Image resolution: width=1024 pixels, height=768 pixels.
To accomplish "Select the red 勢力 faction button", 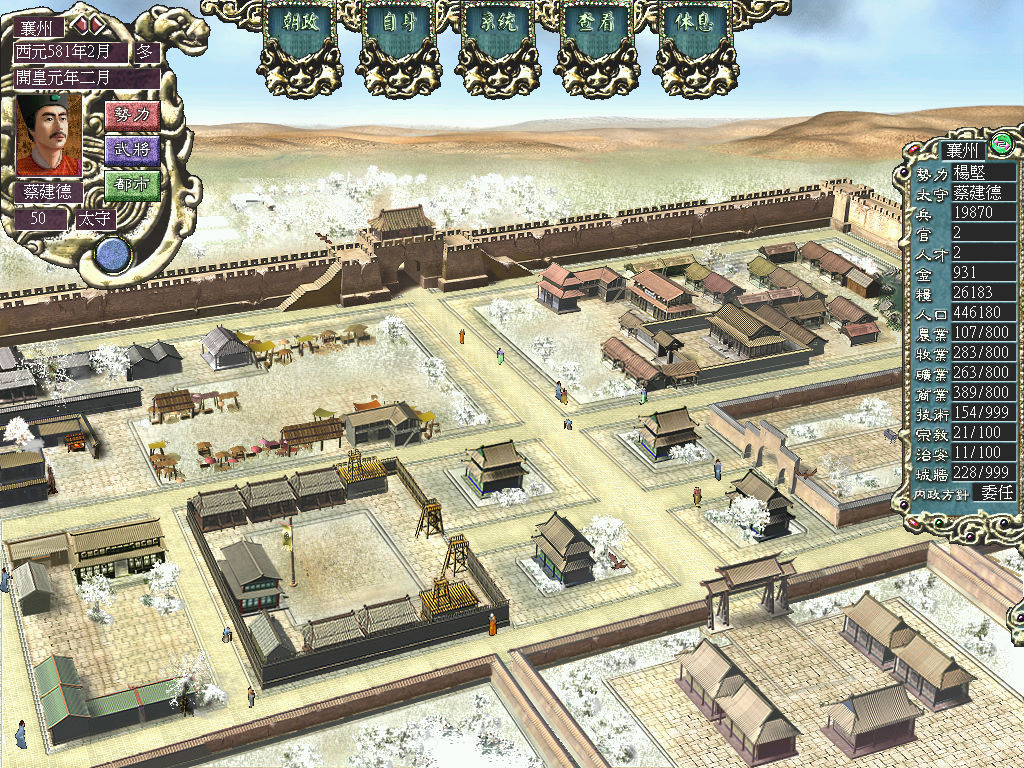I will [x=132, y=116].
